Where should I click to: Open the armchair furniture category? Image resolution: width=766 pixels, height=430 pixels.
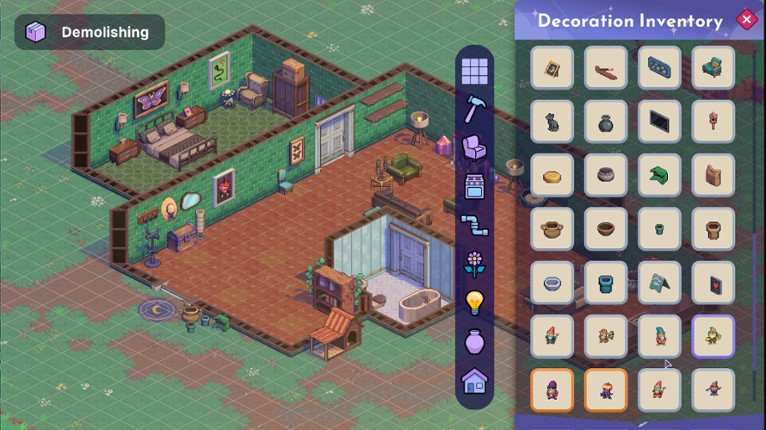[x=474, y=148]
